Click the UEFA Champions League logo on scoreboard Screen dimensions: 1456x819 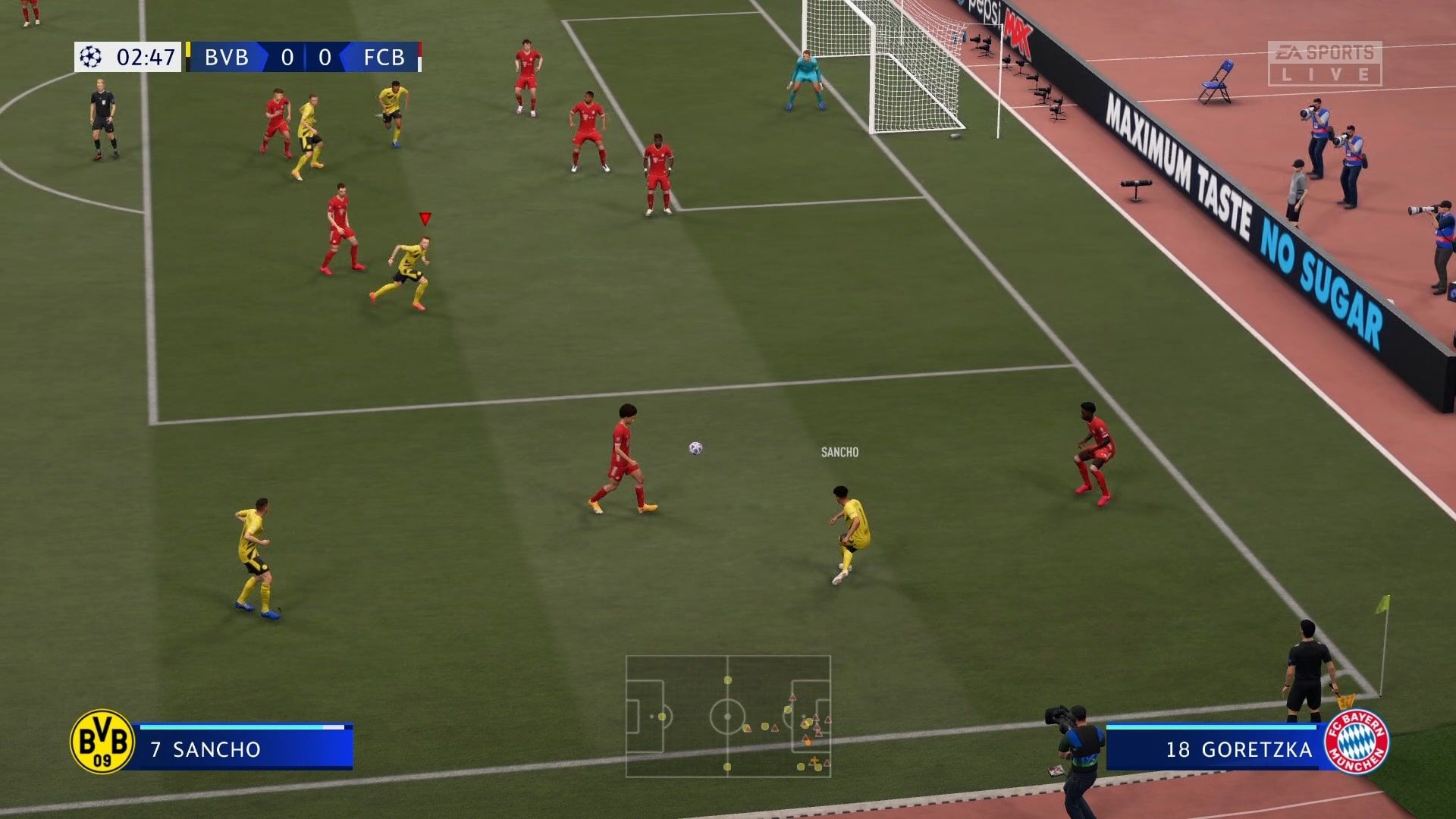[x=90, y=58]
